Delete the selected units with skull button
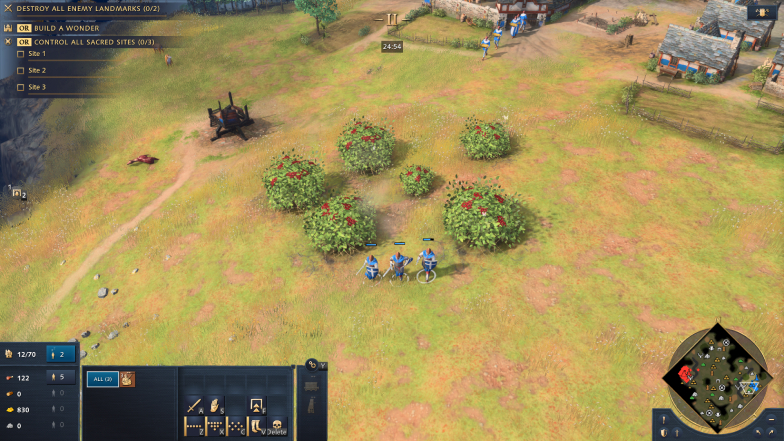Image resolution: width=784 pixels, height=441 pixels. tap(278, 426)
